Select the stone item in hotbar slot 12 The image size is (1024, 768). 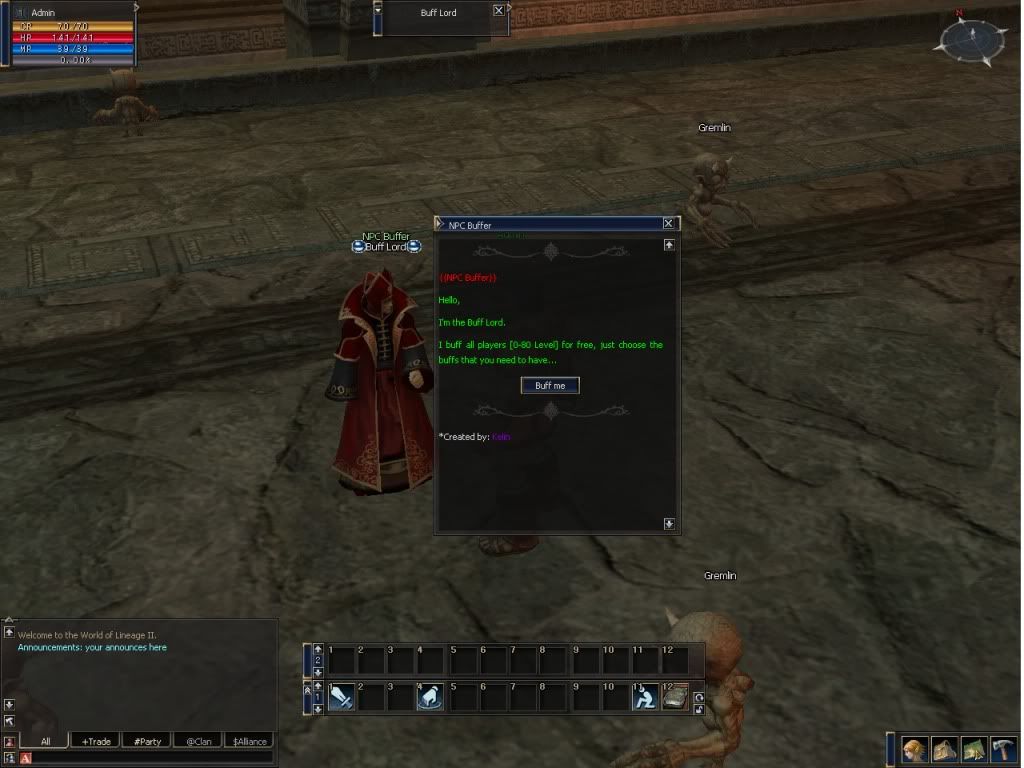pyautogui.click(x=675, y=696)
